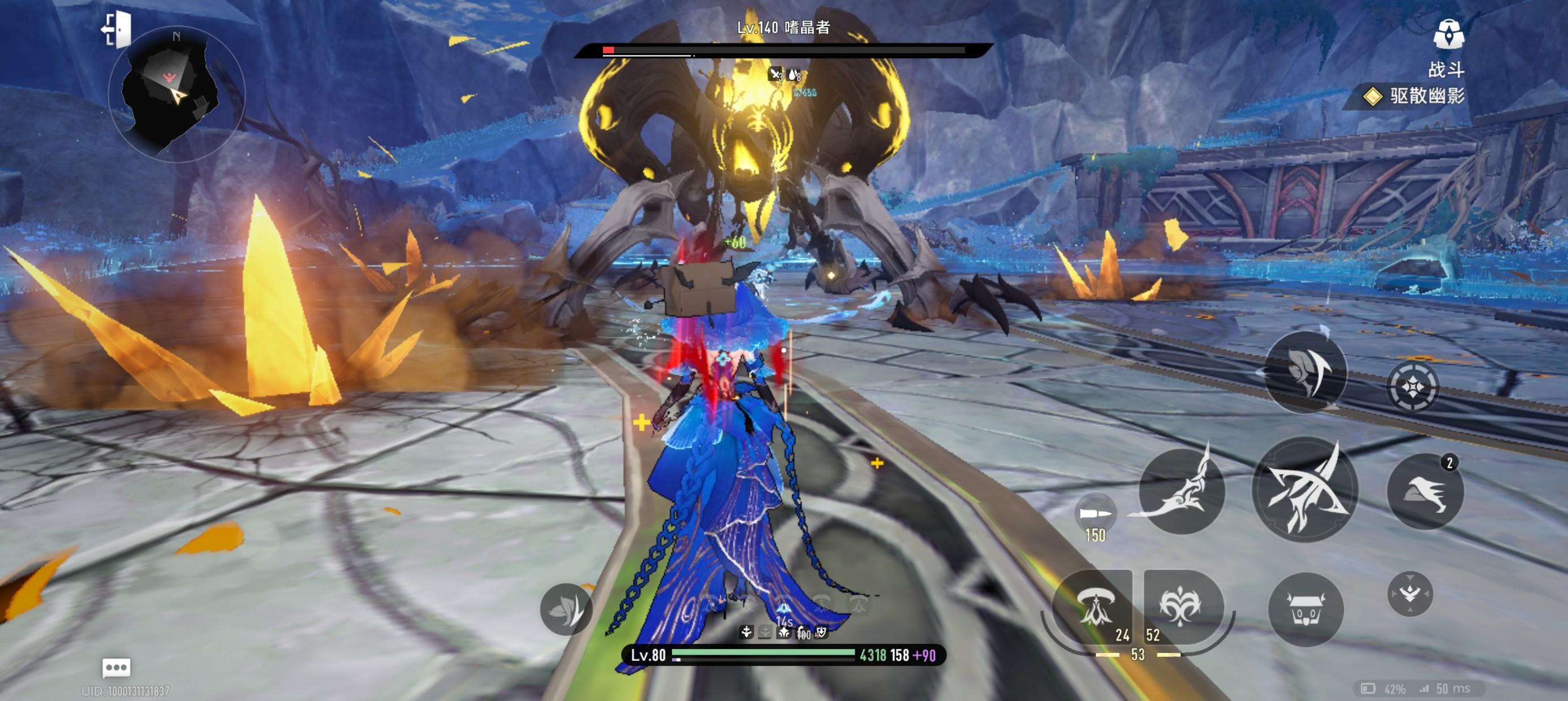Tap the horned box face button
Image resolution: width=1568 pixels, height=701 pixels.
(x=1305, y=609)
